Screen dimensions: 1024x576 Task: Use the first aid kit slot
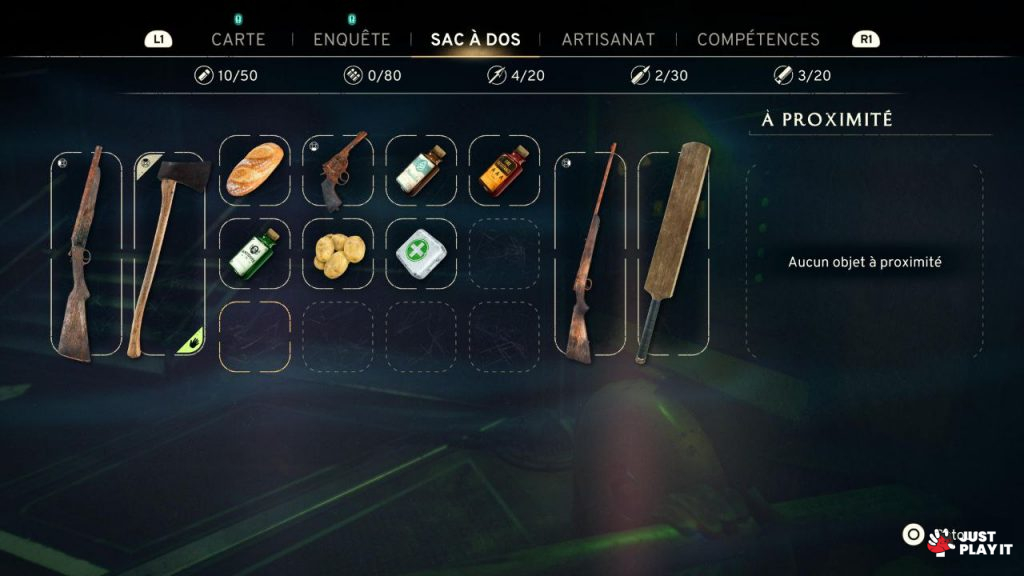(x=421, y=254)
